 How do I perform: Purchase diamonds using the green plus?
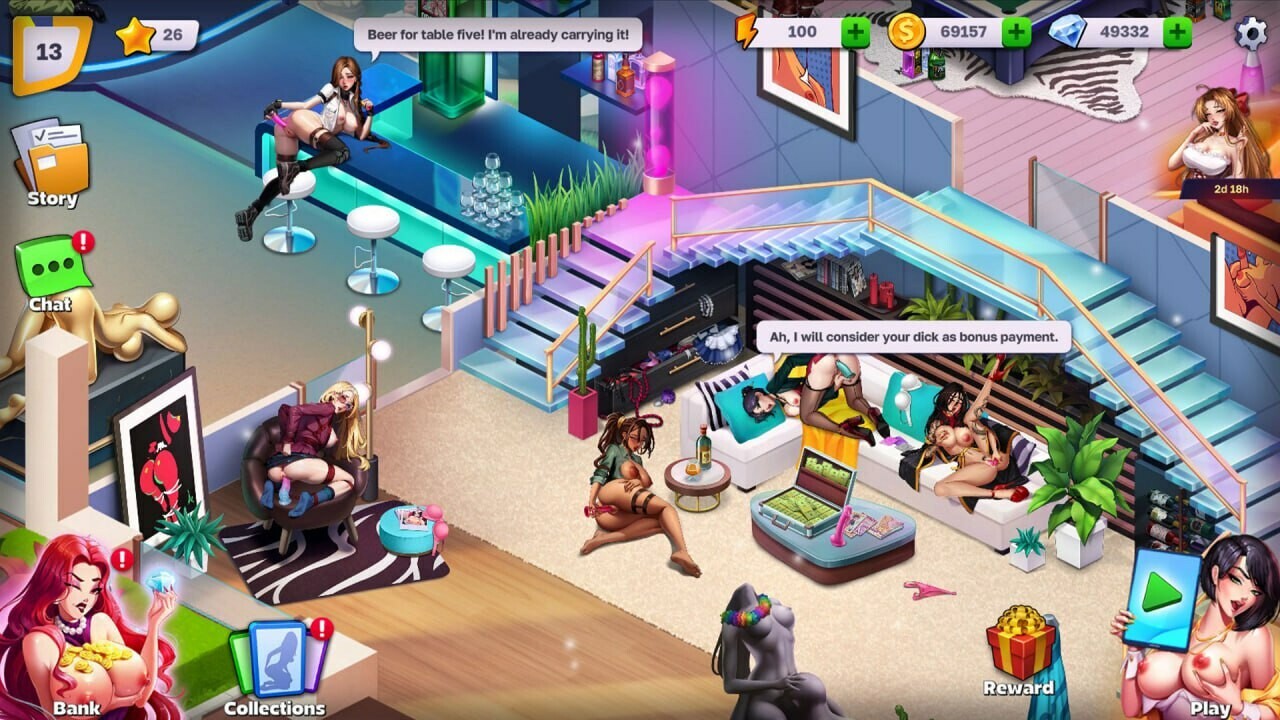(1180, 32)
